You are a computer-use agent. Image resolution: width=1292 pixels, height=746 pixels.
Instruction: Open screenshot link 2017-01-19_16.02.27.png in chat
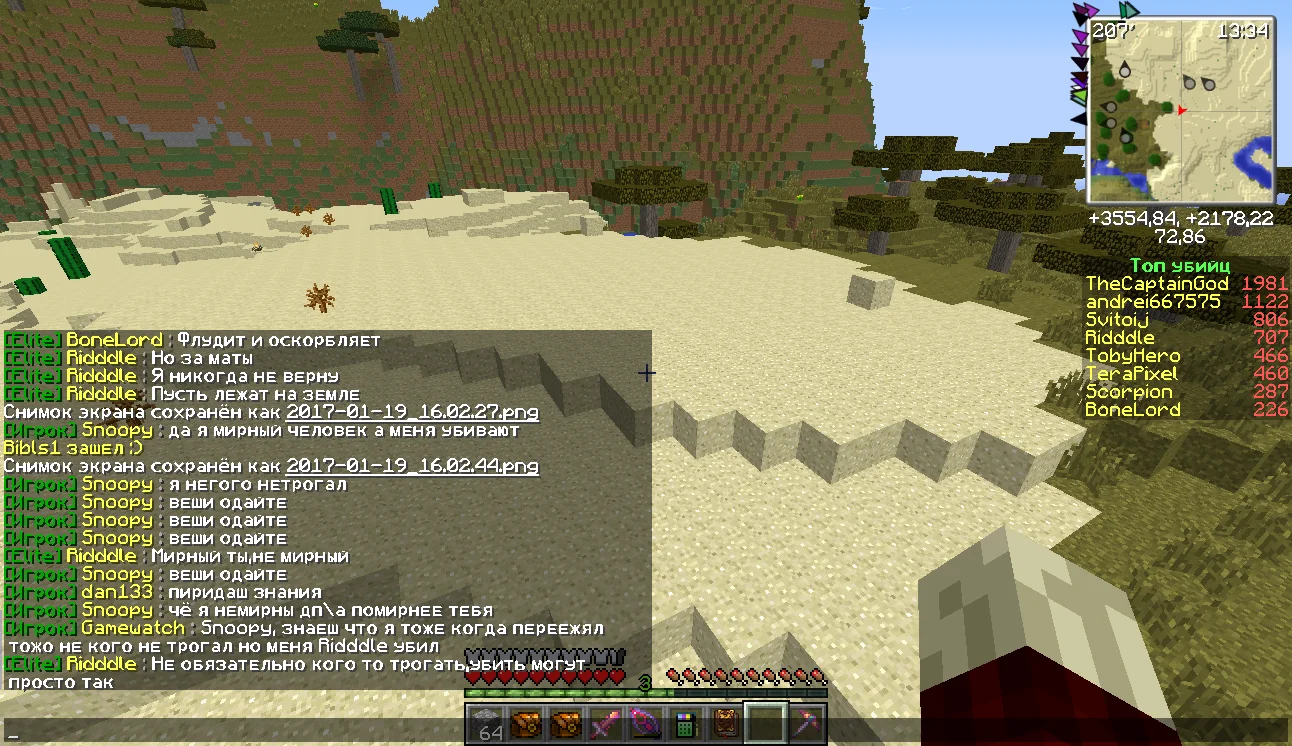point(412,412)
